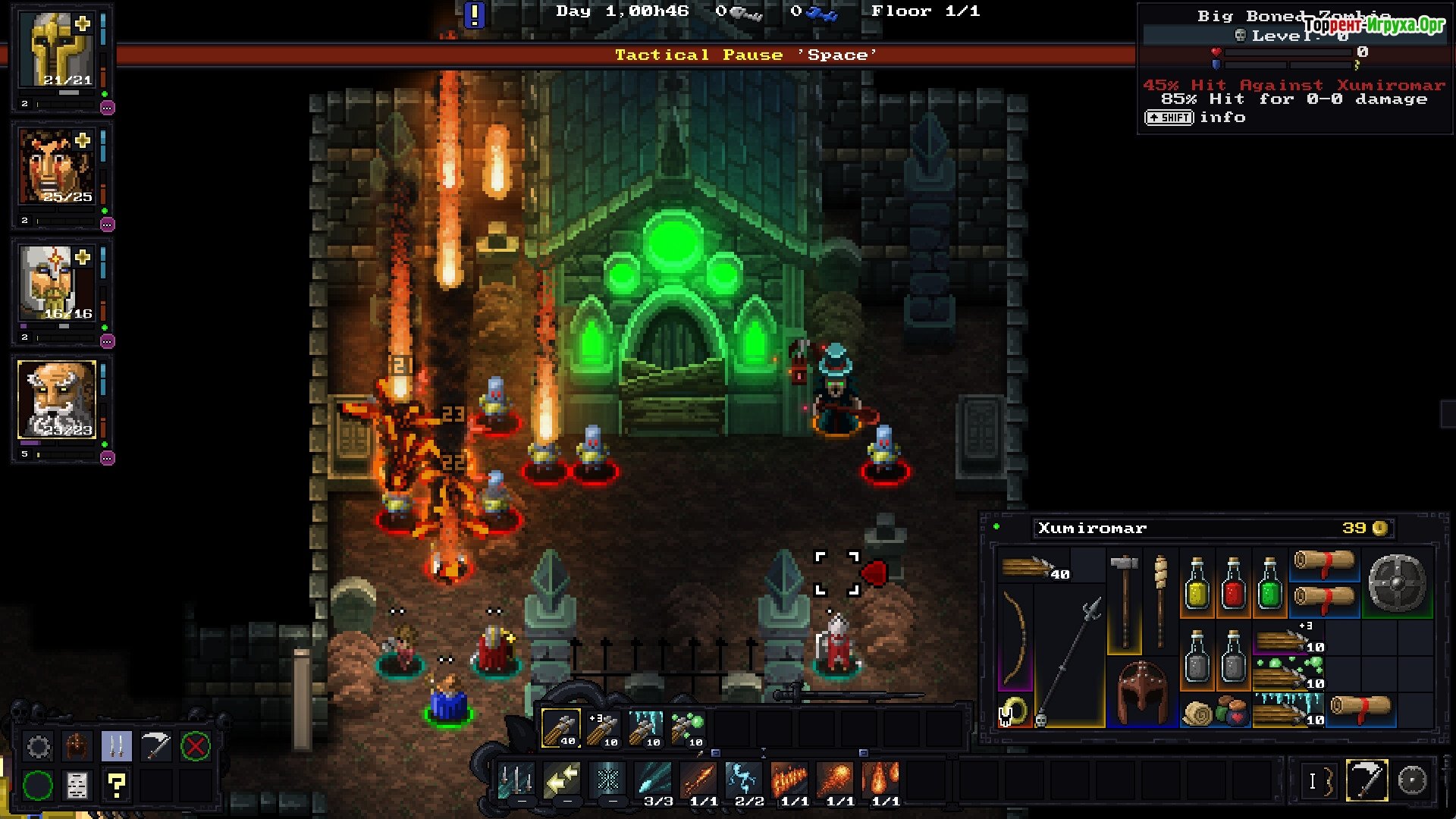Click the blue exclamation alert icon
Image resolution: width=1456 pixels, height=819 pixels.
pyautogui.click(x=475, y=14)
